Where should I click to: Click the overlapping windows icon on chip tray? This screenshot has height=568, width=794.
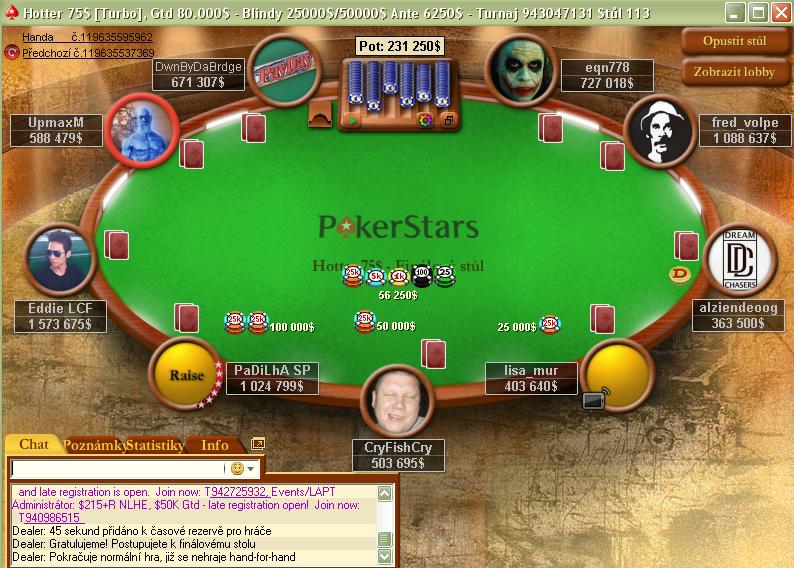pos(447,120)
